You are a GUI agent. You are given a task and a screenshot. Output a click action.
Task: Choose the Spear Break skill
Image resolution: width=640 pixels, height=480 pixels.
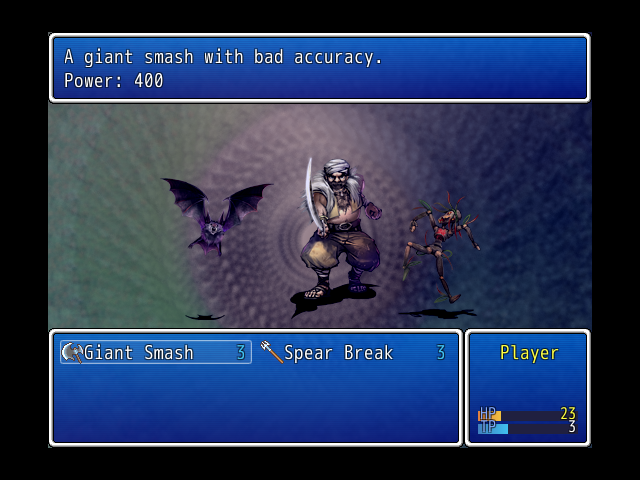(352, 352)
